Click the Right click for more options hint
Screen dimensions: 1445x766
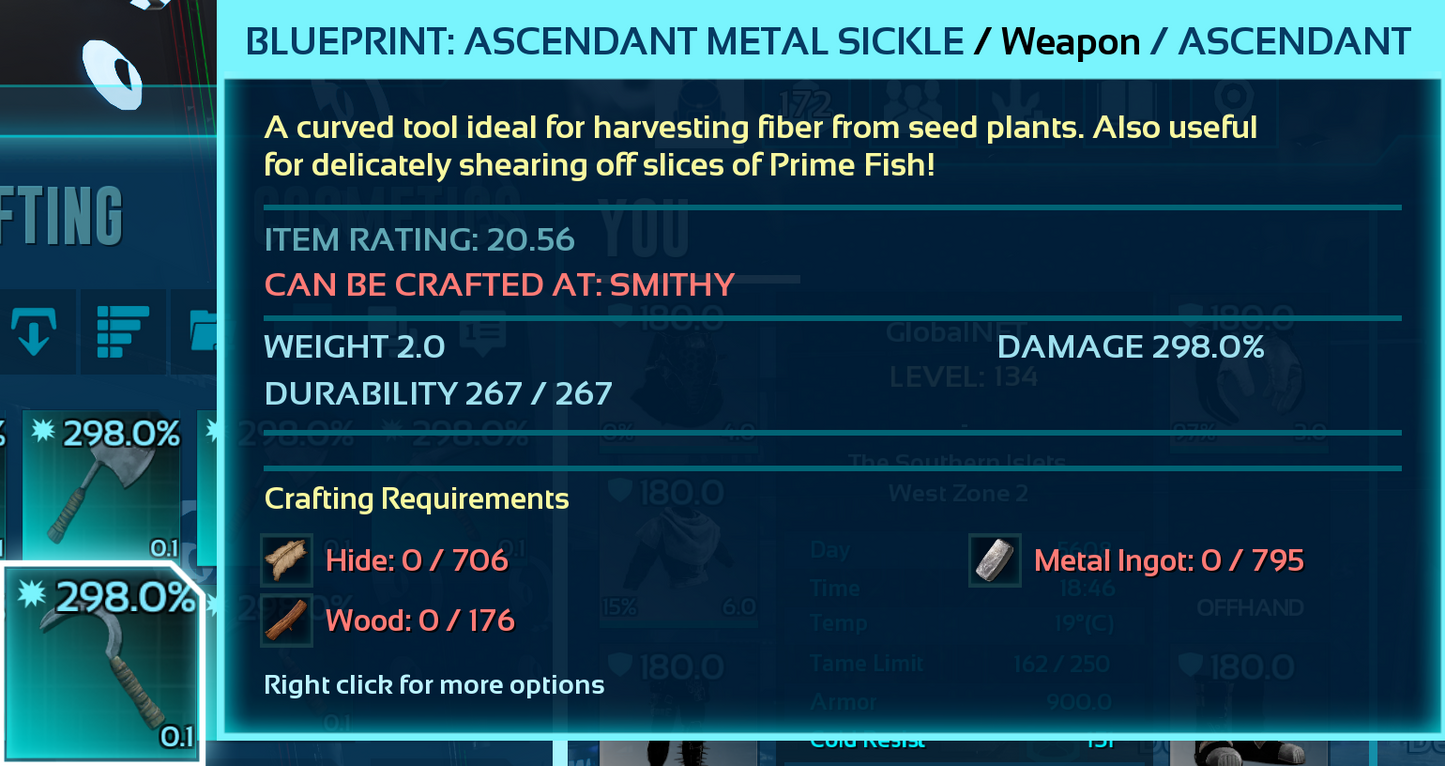pyautogui.click(x=433, y=685)
